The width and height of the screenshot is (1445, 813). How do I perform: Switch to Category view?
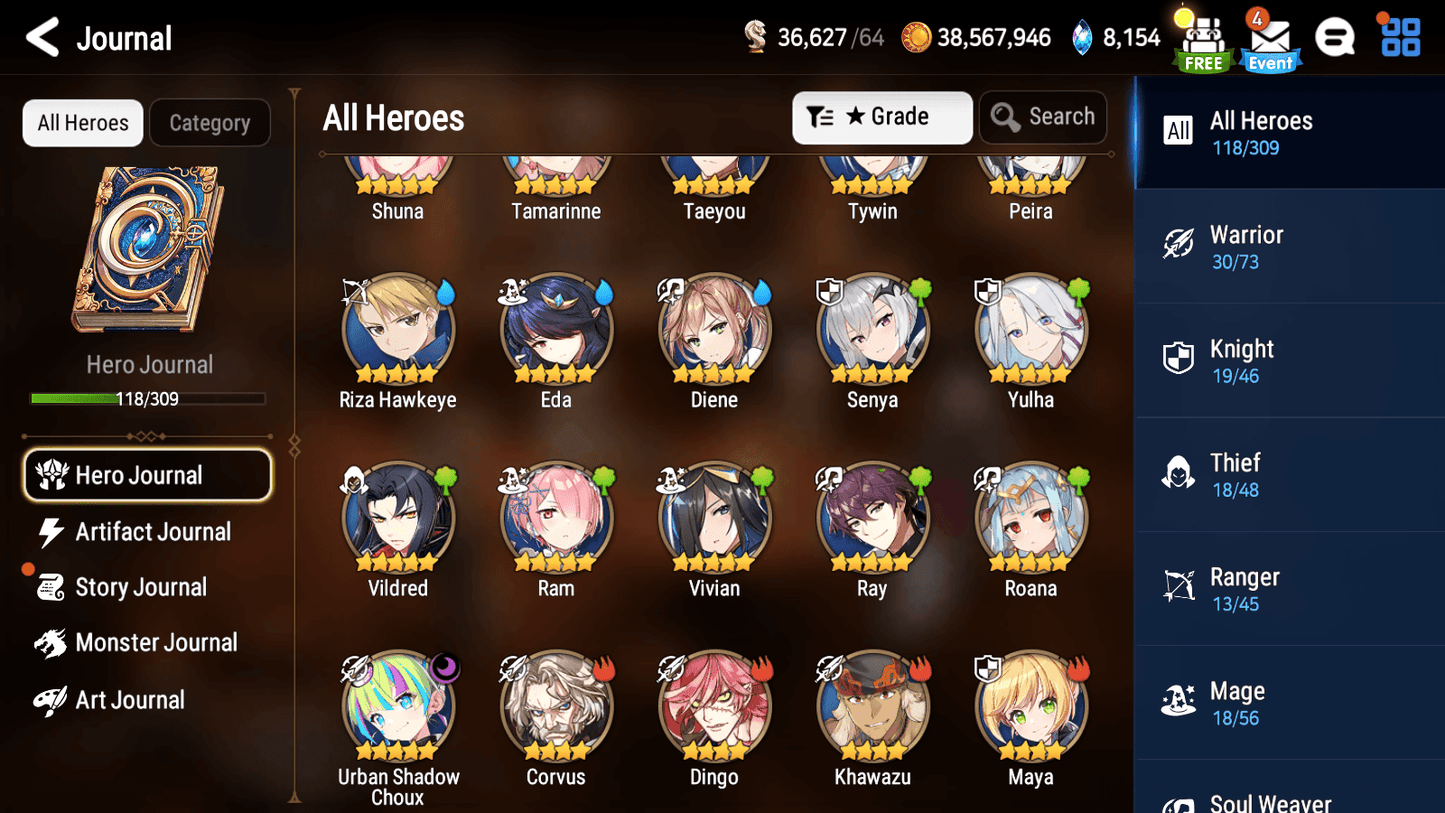click(210, 122)
